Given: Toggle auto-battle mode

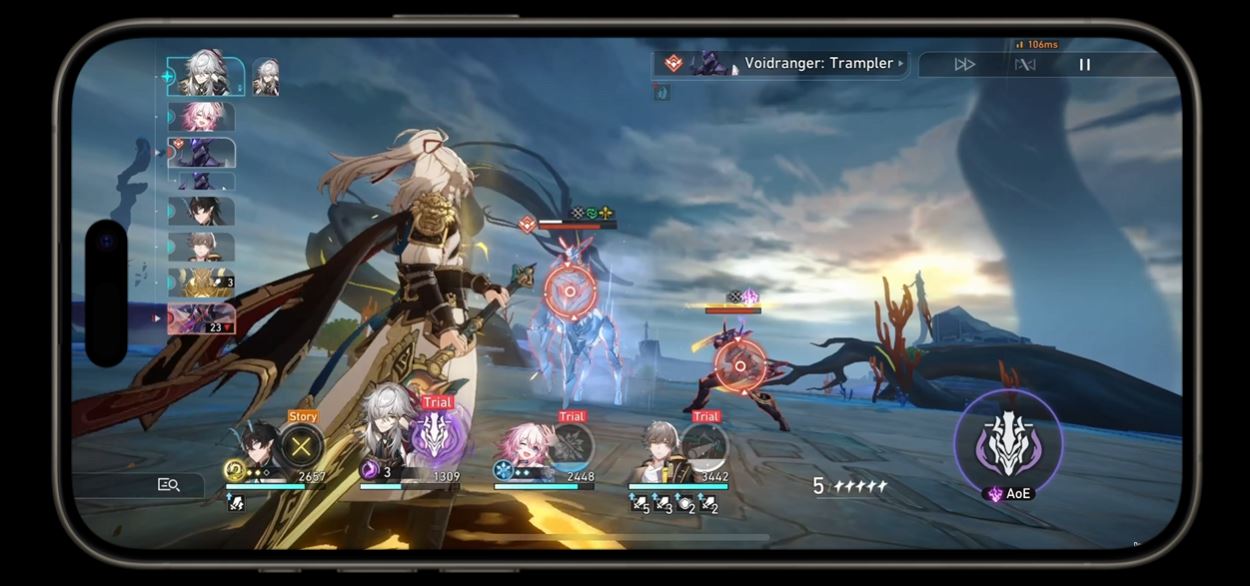Looking at the screenshot, I should (x=1025, y=65).
